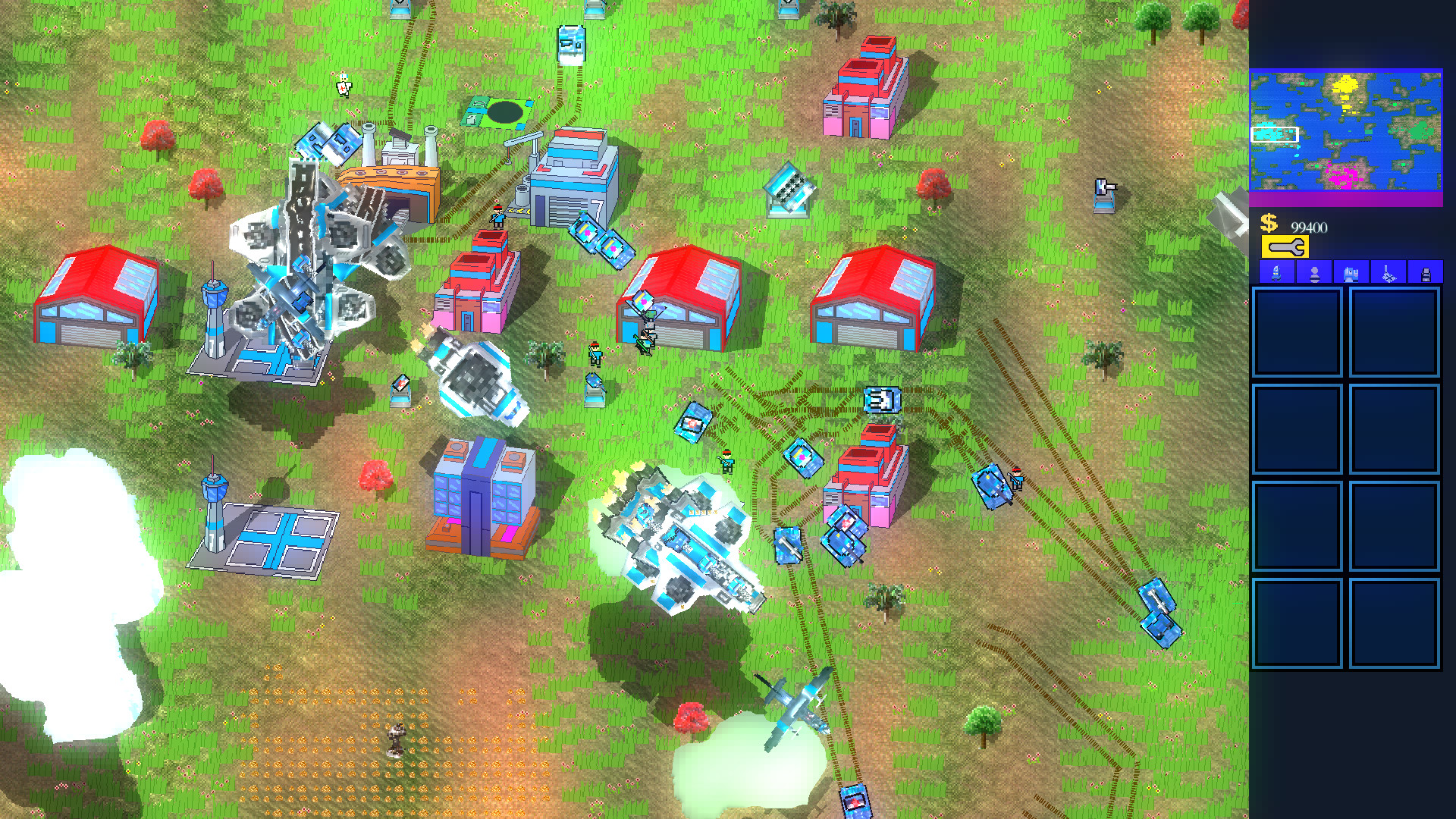
Task: Select the cash counter showing 99400
Action: (1310, 225)
